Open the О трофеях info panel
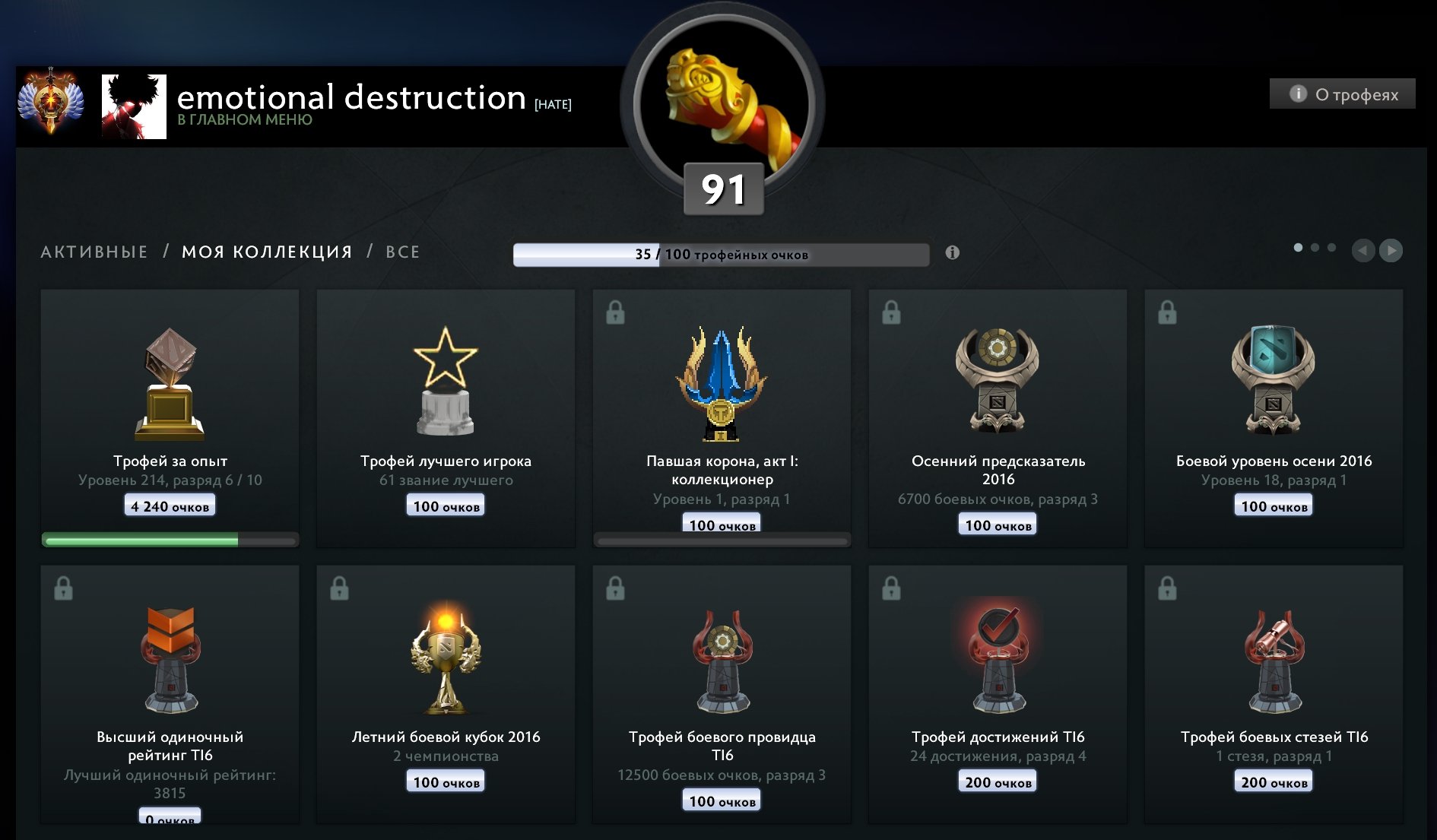The height and width of the screenshot is (840, 1437). tap(1342, 94)
